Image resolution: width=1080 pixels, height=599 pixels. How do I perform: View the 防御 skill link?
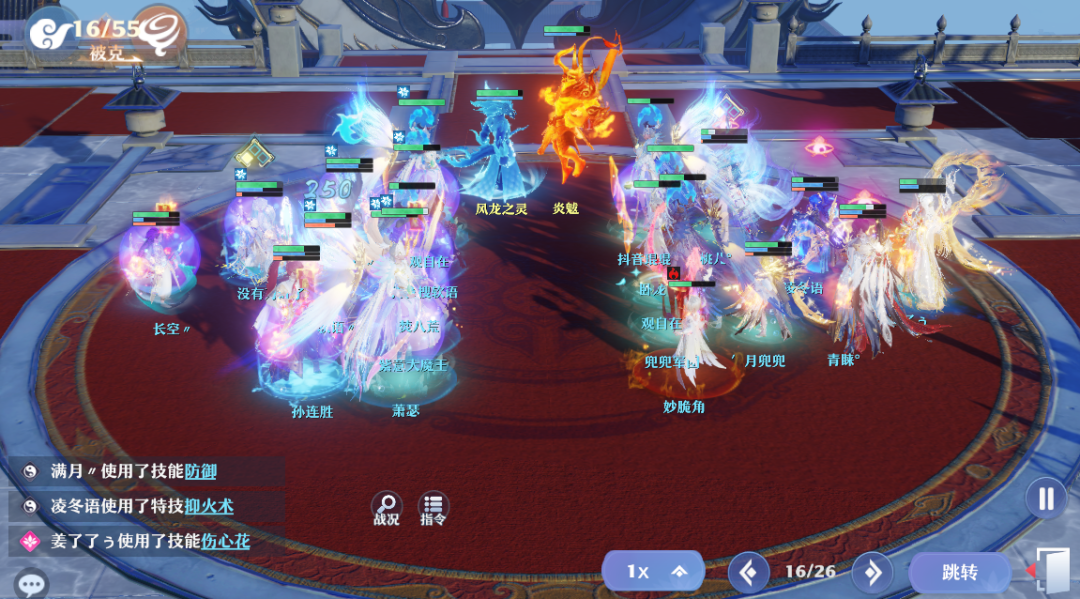(200, 471)
